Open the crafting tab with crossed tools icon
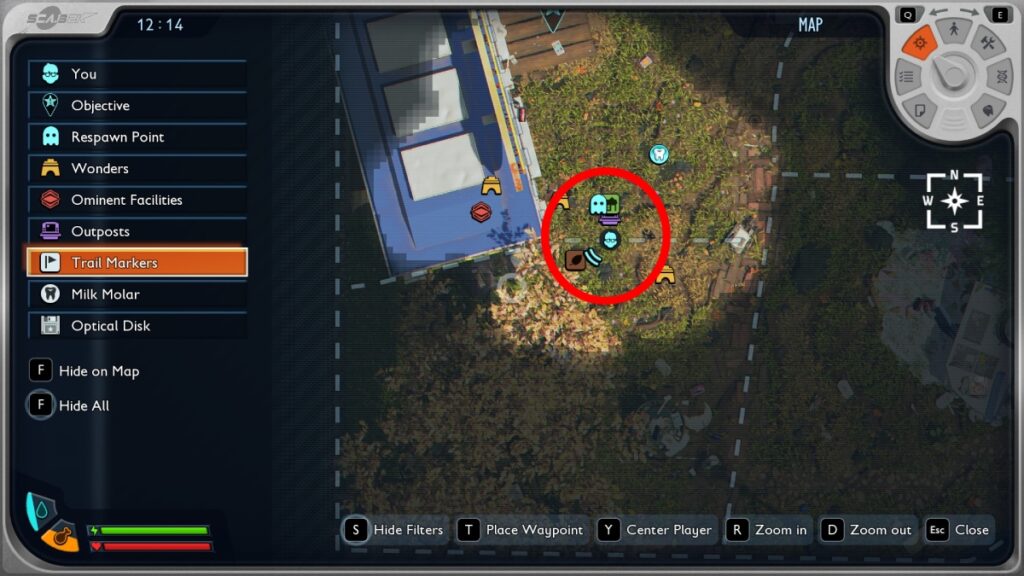 [x=988, y=42]
